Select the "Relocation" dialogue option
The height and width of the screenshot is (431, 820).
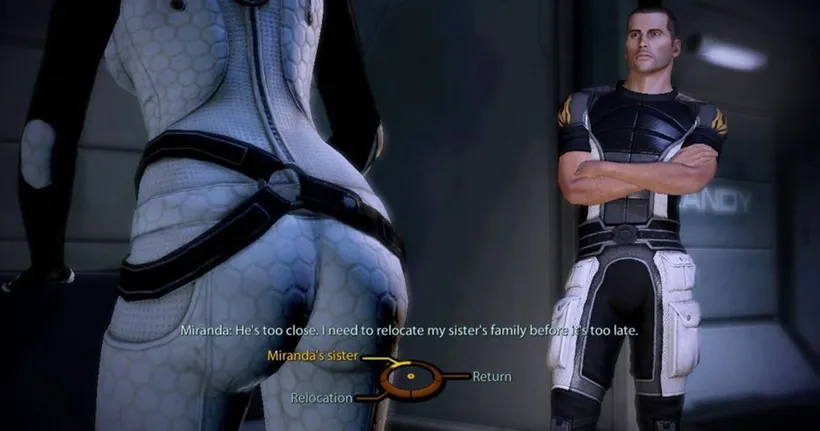[321, 398]
